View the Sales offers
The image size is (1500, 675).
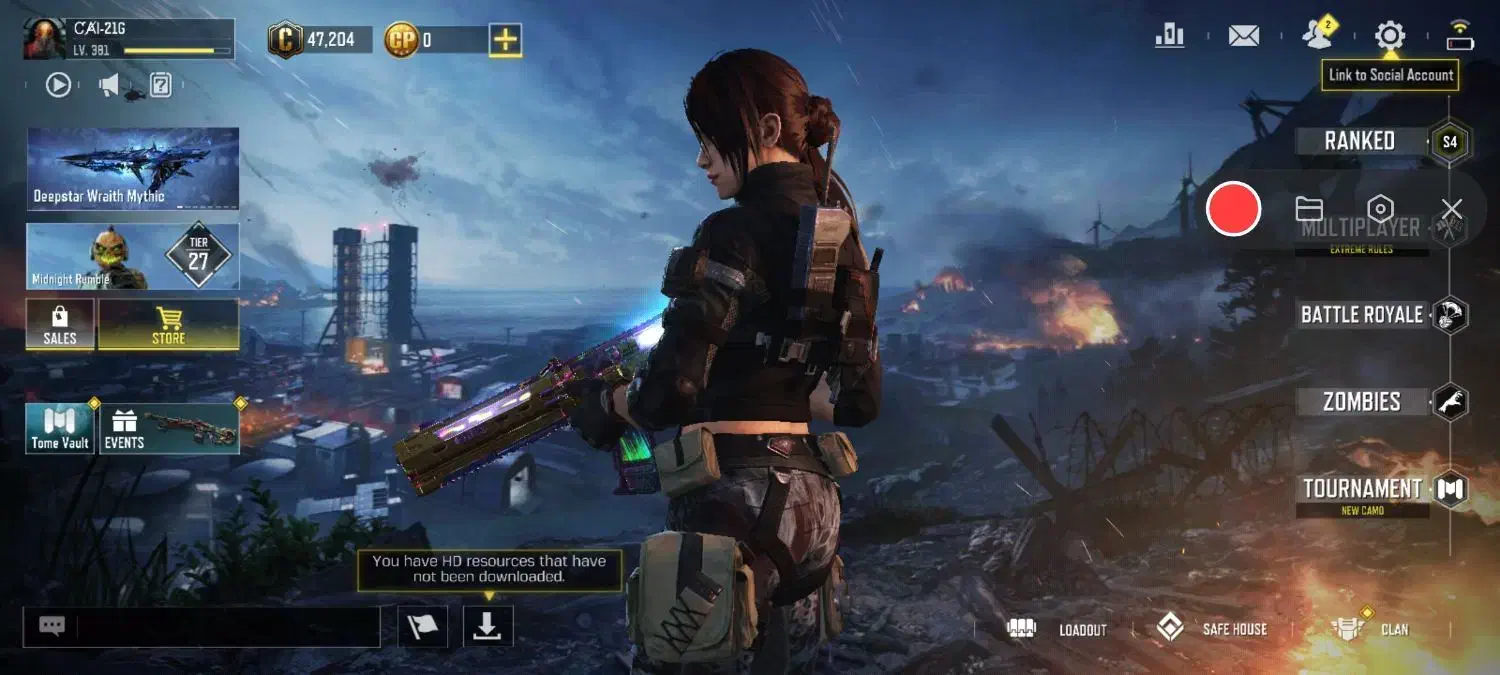click(x=60, y=325)
